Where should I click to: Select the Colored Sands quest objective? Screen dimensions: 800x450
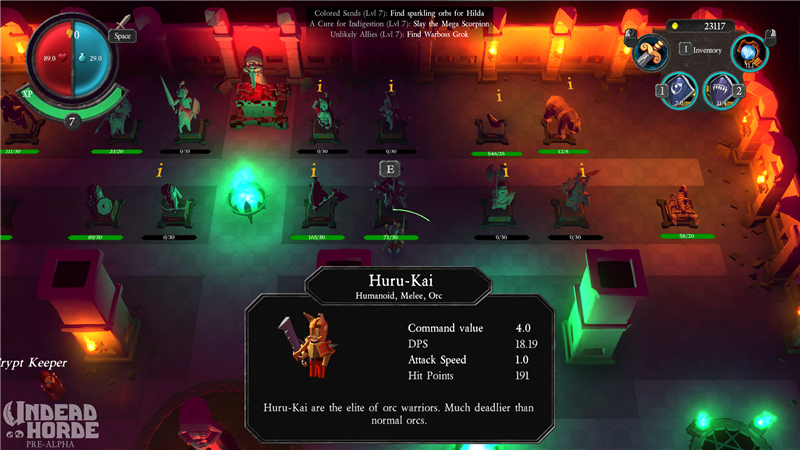(x=400, y=12)
